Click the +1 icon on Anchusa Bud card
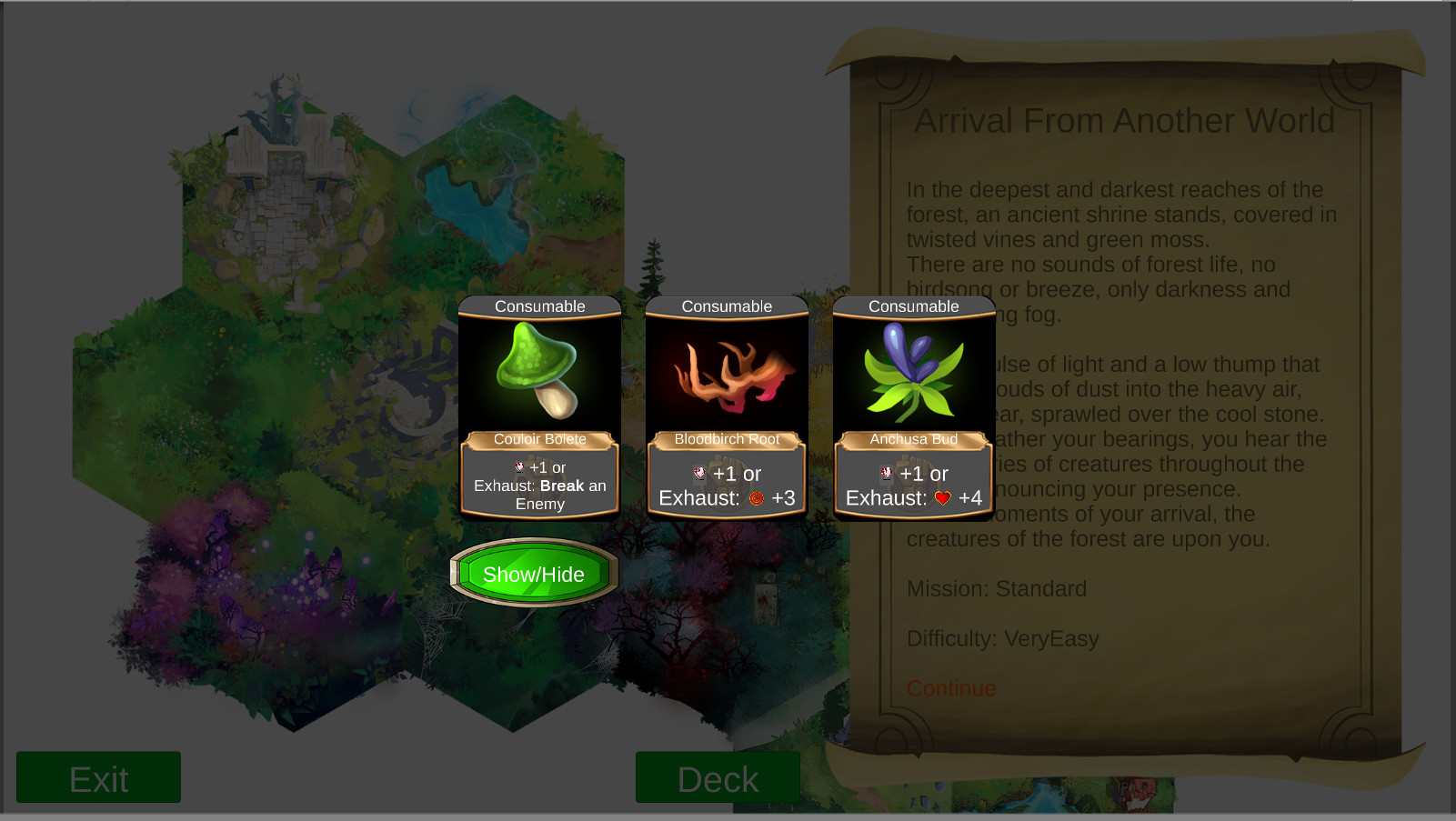 pyautogui.click(x=885, y=474)
